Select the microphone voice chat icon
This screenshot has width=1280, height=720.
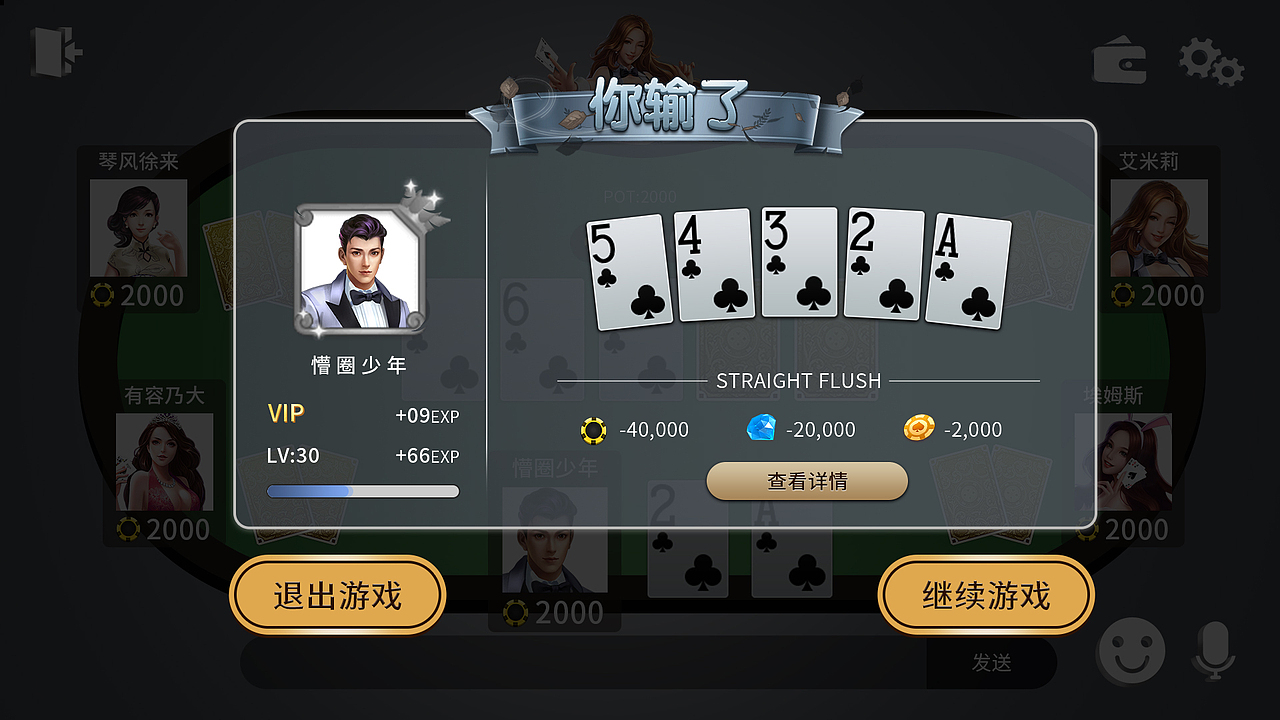coord(1215,650)
